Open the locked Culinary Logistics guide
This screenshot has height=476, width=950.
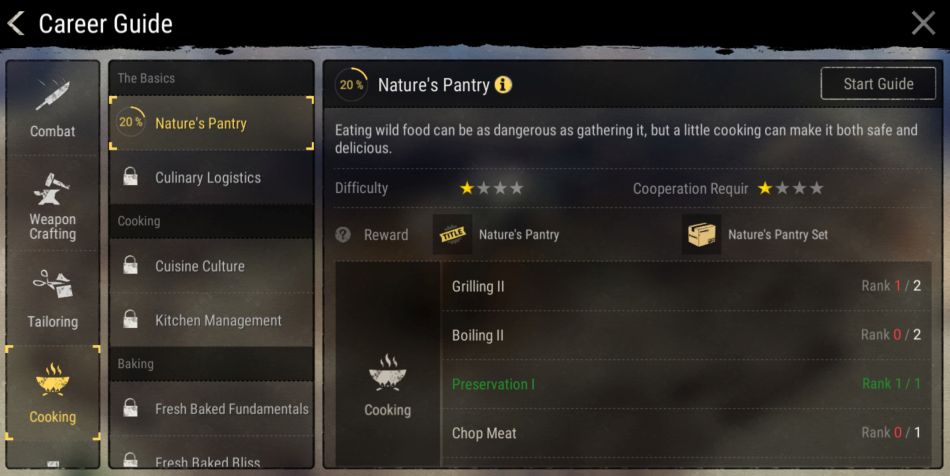tap(211, 178)
